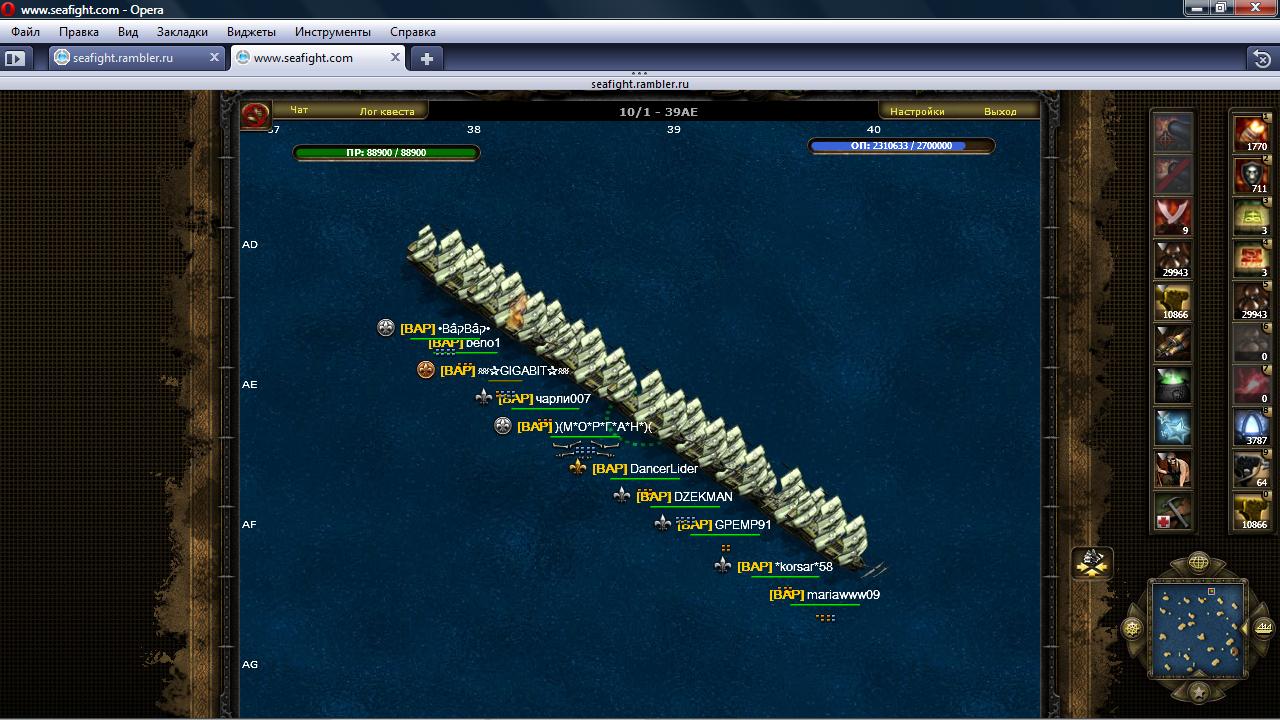Click the Выход exit button
Image resolution: width=1280 pixels, height=720 pixels.
point(1000,111)
